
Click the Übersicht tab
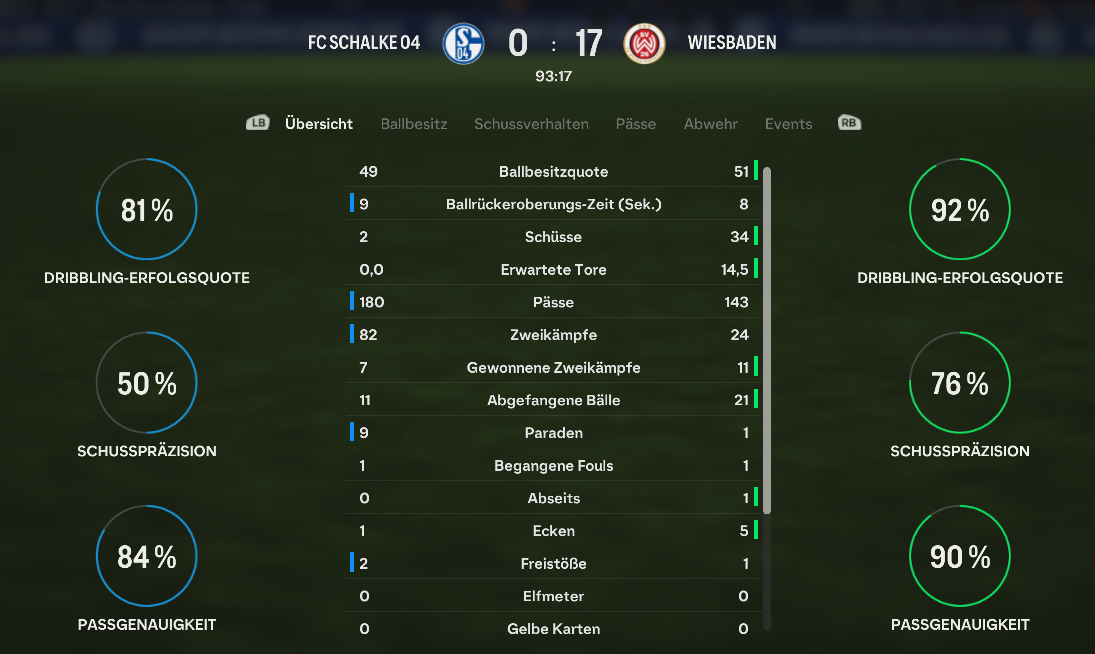point(319,124)
